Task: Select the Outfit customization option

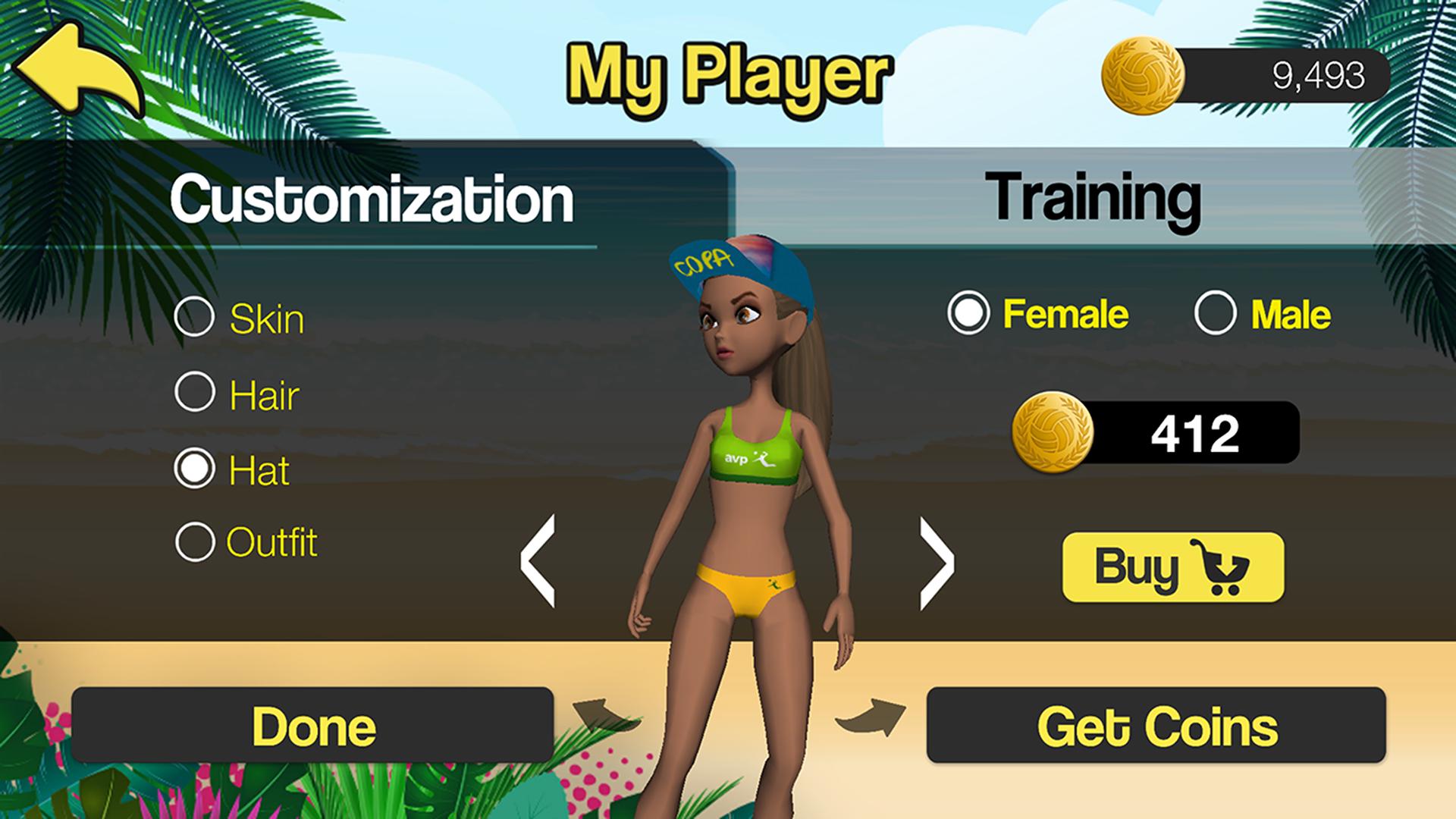Action: click(194, 541)
